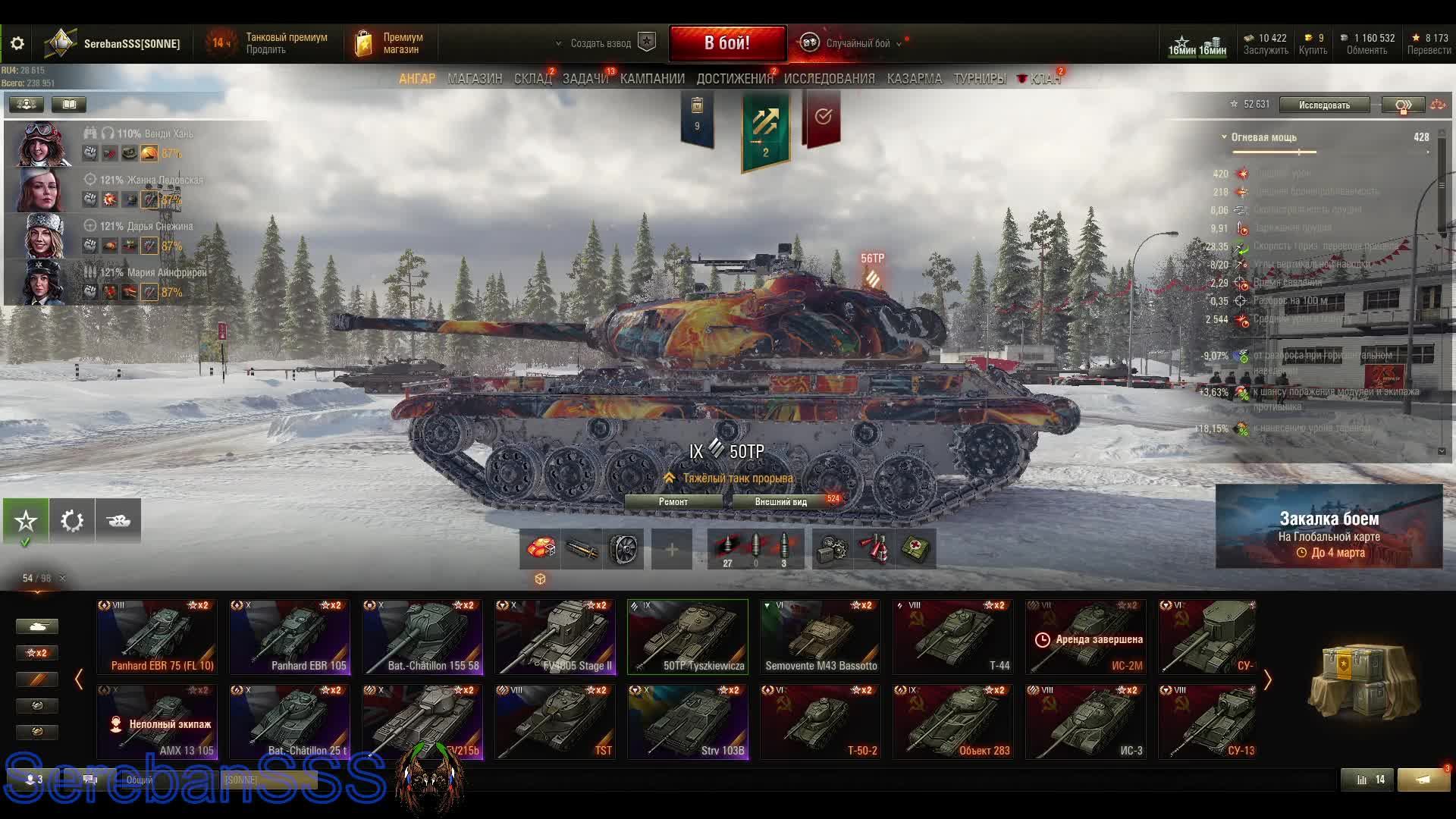
Task: Select the T-44 tank in carousel
Action: (x=953, y=637)
